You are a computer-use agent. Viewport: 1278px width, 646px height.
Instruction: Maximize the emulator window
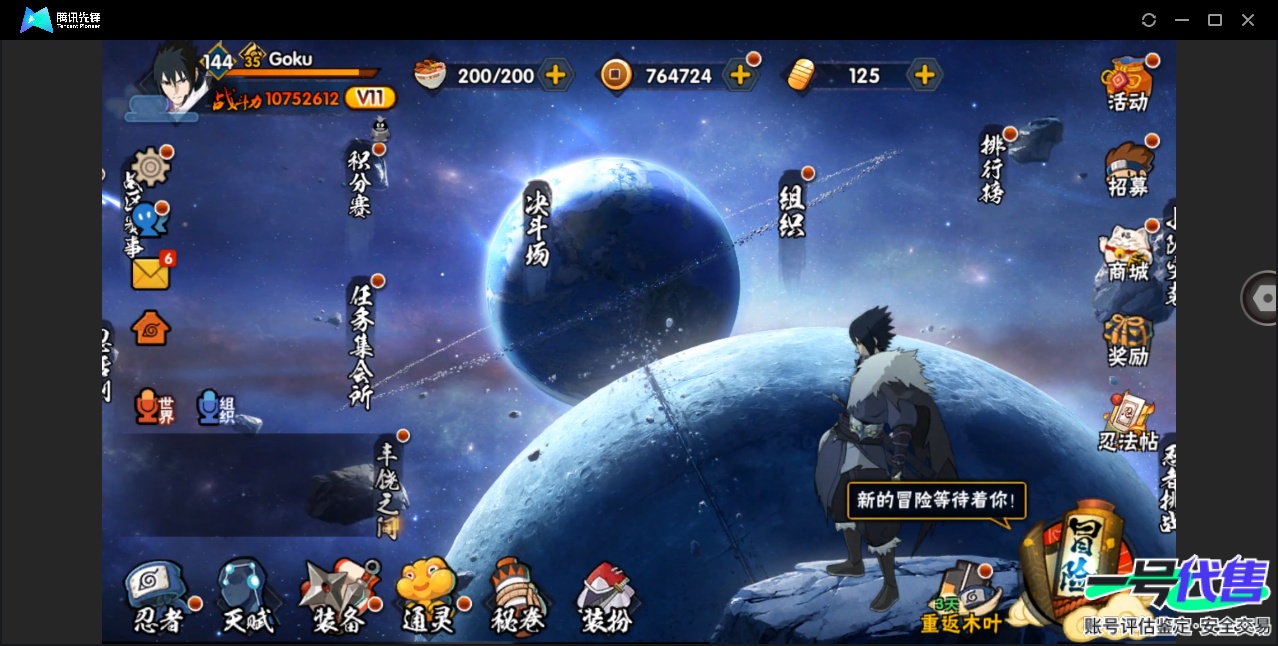tap(1215, 20)
